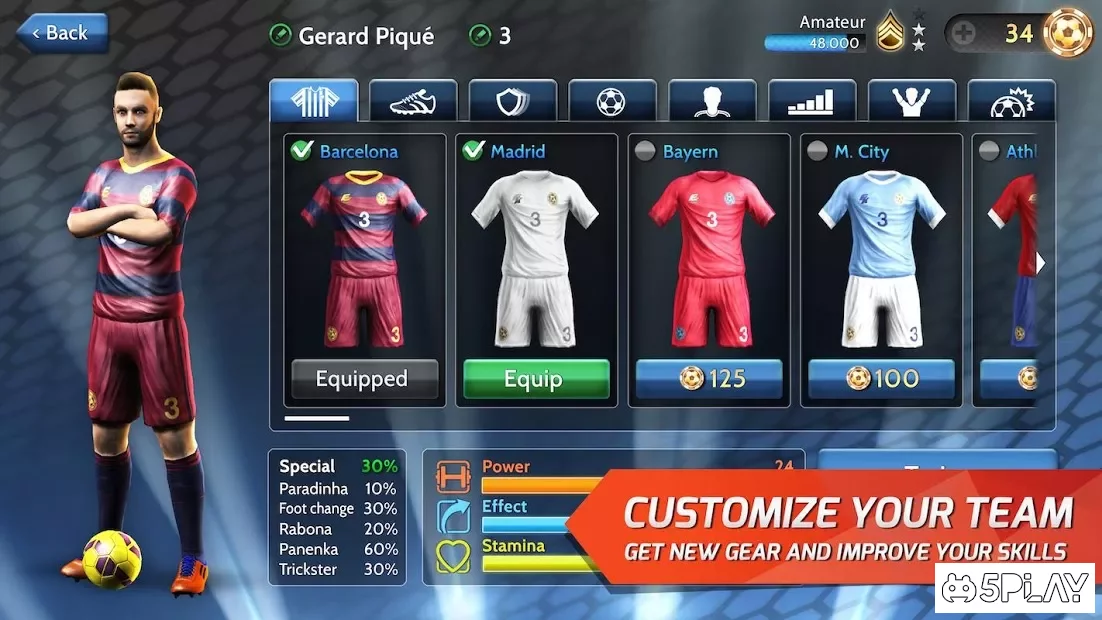Open the boots tab
Viewport: 1102px width, 620px height.
pyautogui.click(x=413, y=101)
